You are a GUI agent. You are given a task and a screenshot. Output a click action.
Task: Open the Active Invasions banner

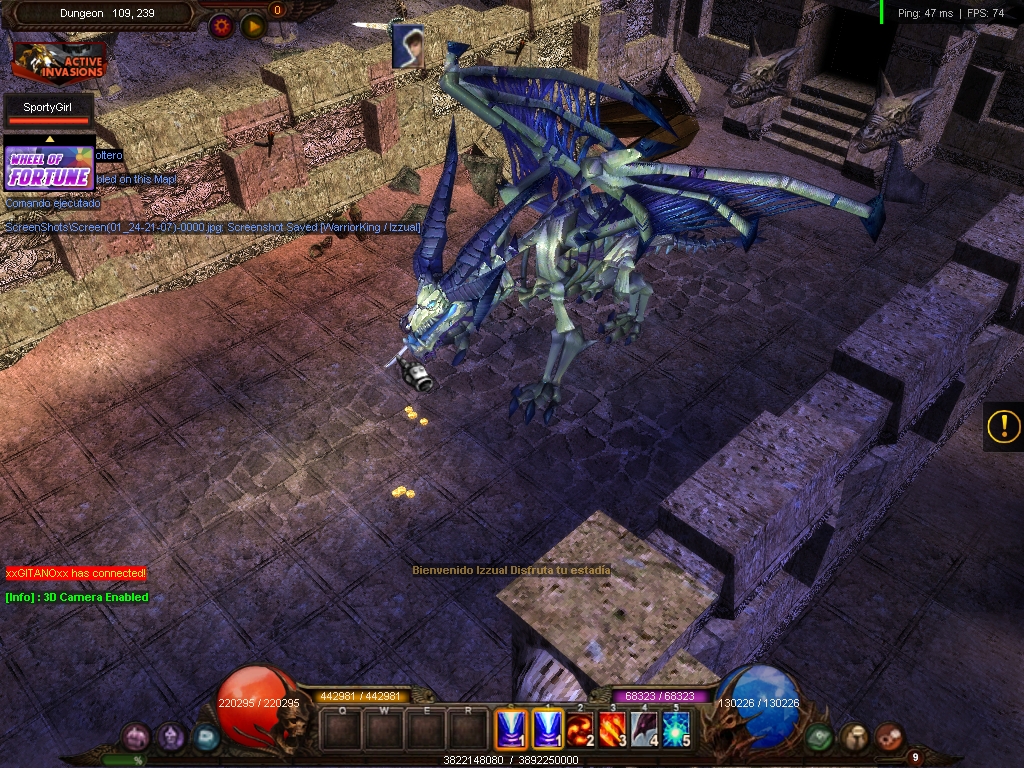coord(59,62)
